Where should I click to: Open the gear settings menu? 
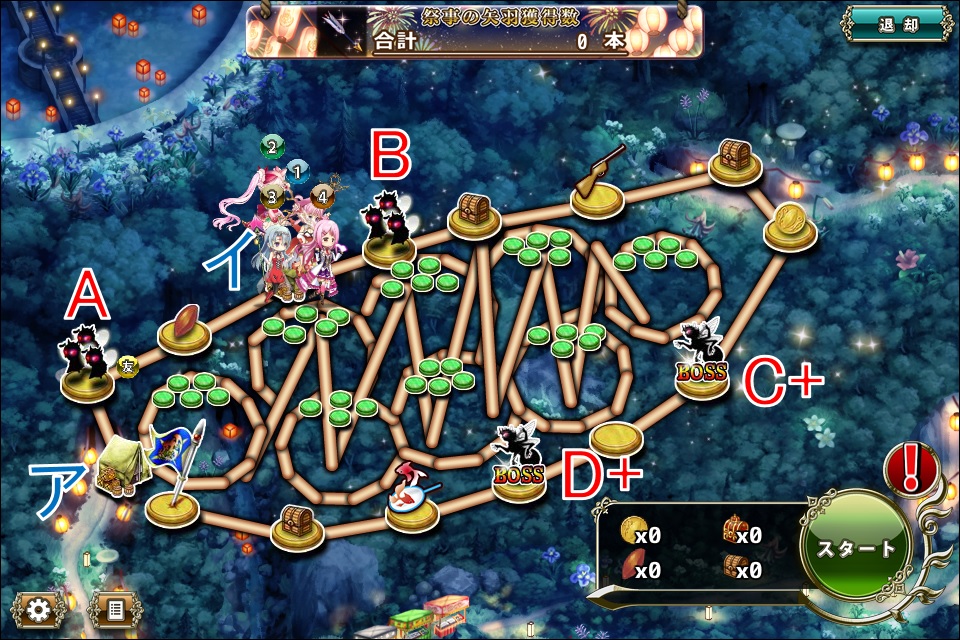pos(39,608)
